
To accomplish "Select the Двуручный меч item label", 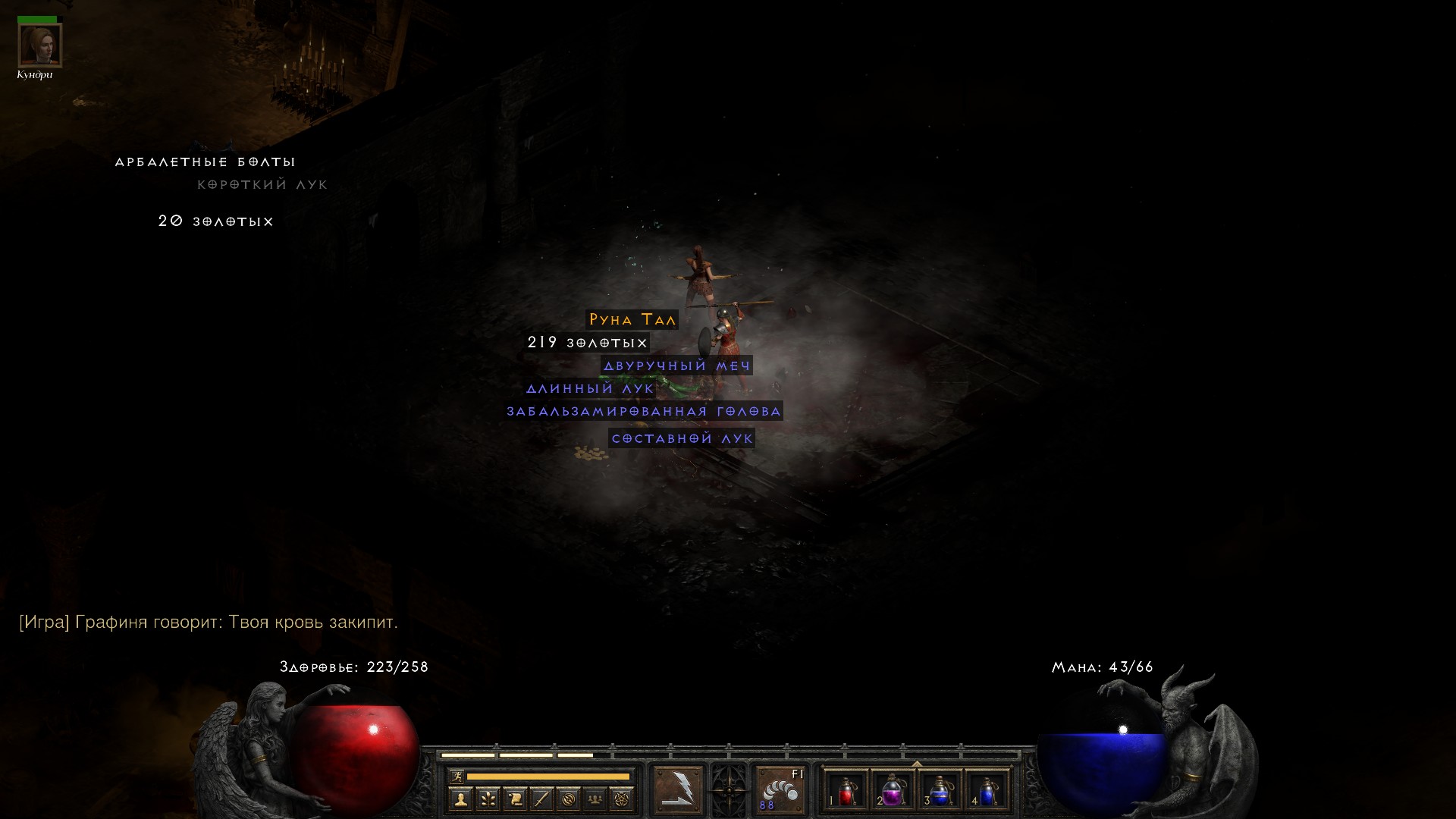I will [x=676, y=366].
